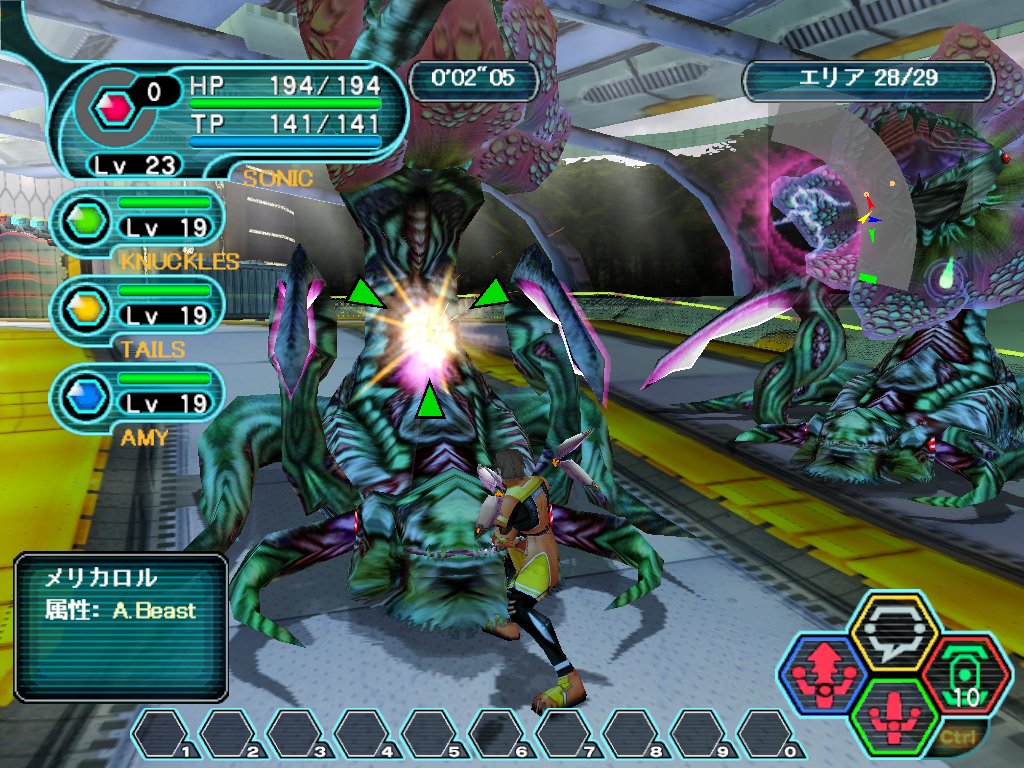This screenshot has width=1024, height=768.
Task: Choose shortcut slot number 5
Action: point(432,735)
